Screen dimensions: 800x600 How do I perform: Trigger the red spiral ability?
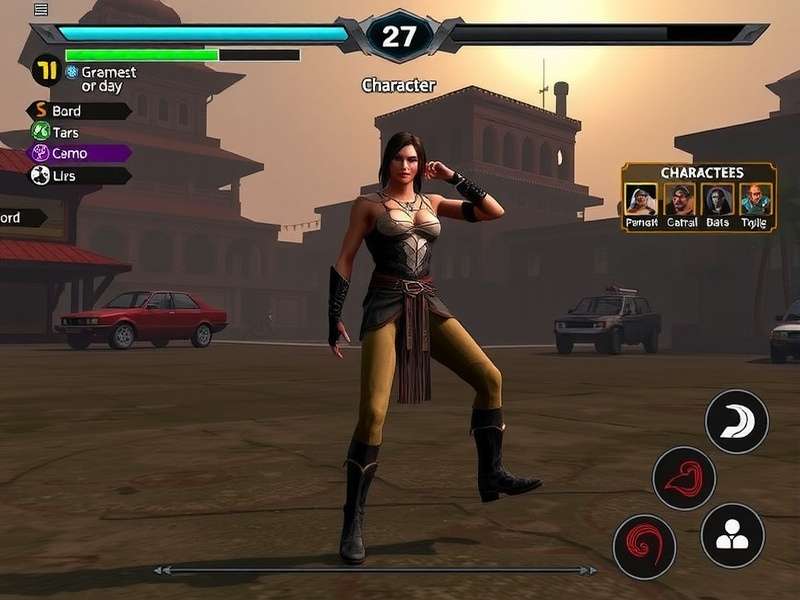644,546
